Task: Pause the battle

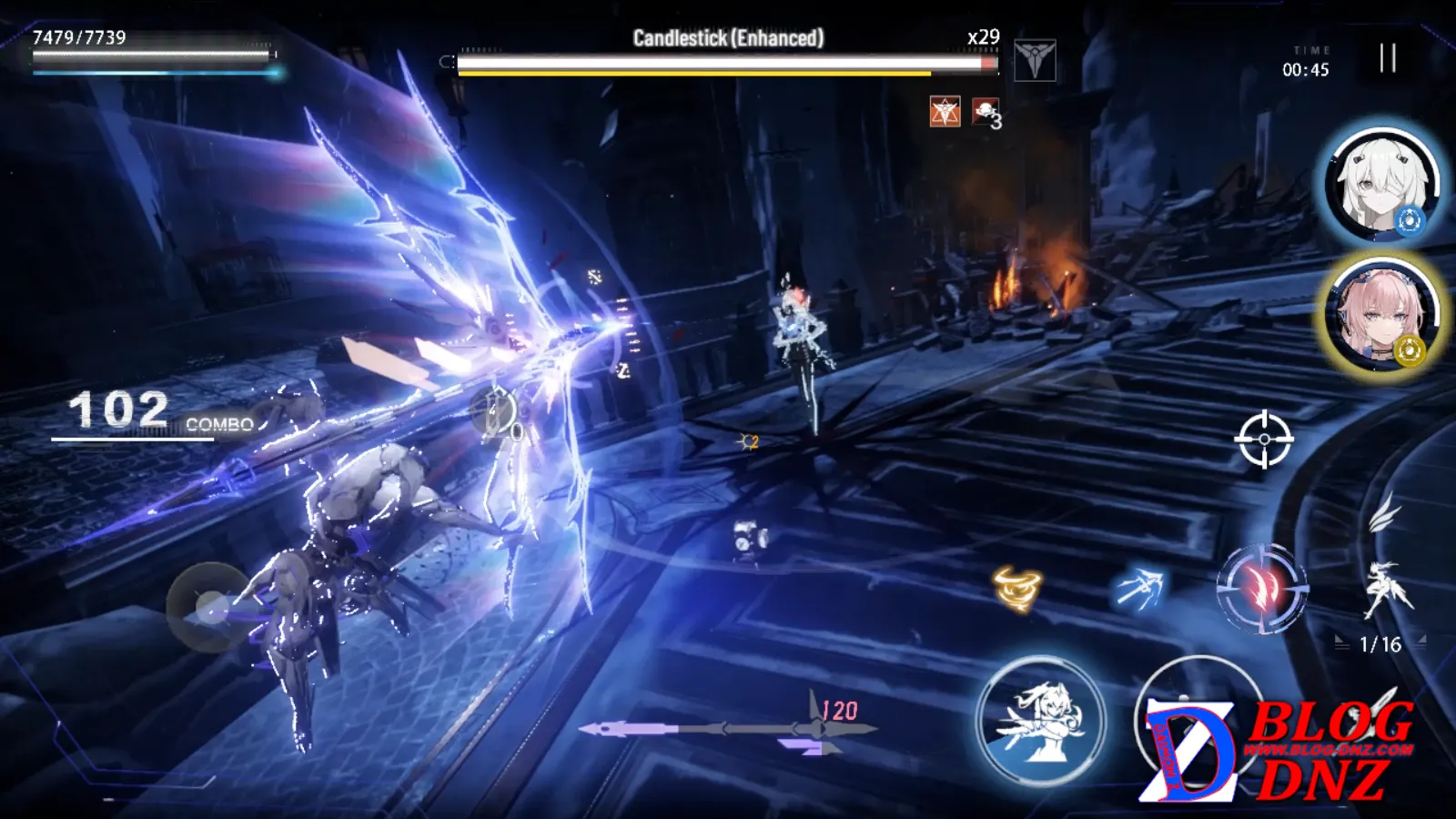Action: tap(1387, 58)
